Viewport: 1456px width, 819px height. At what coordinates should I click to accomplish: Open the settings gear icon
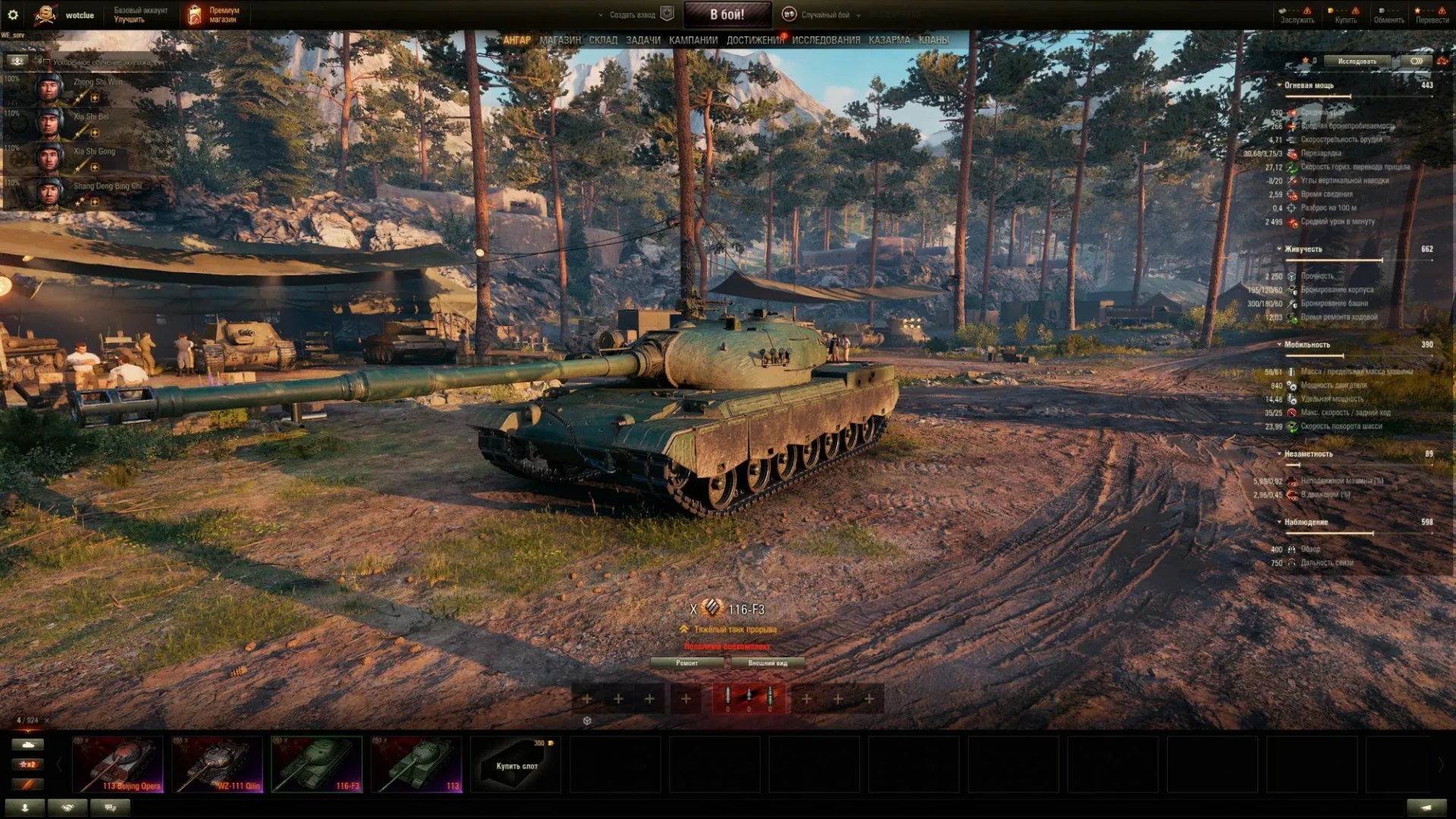click(13, 14)
